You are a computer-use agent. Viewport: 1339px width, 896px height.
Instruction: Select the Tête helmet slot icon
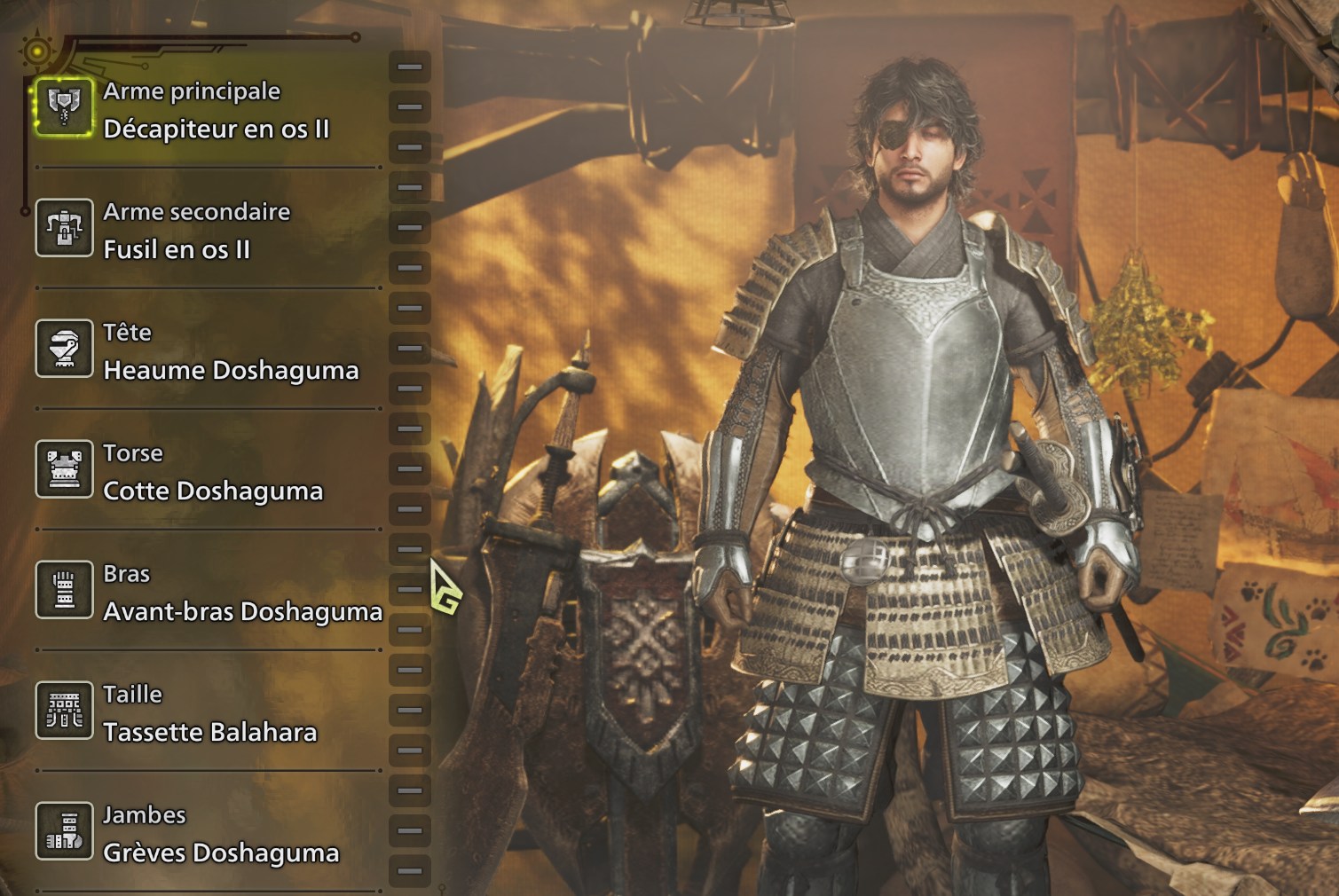tap(62, 349)
